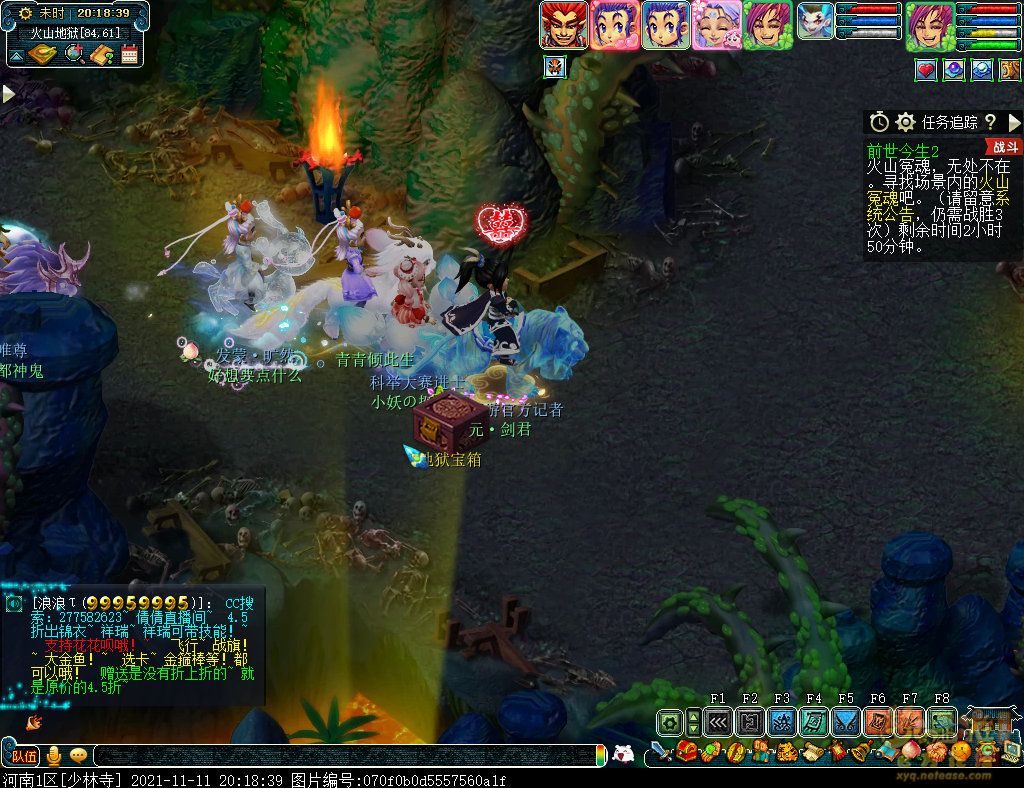1024x788 pixels.
Task: Open the guide book with question mark
Action: (102, 54)
